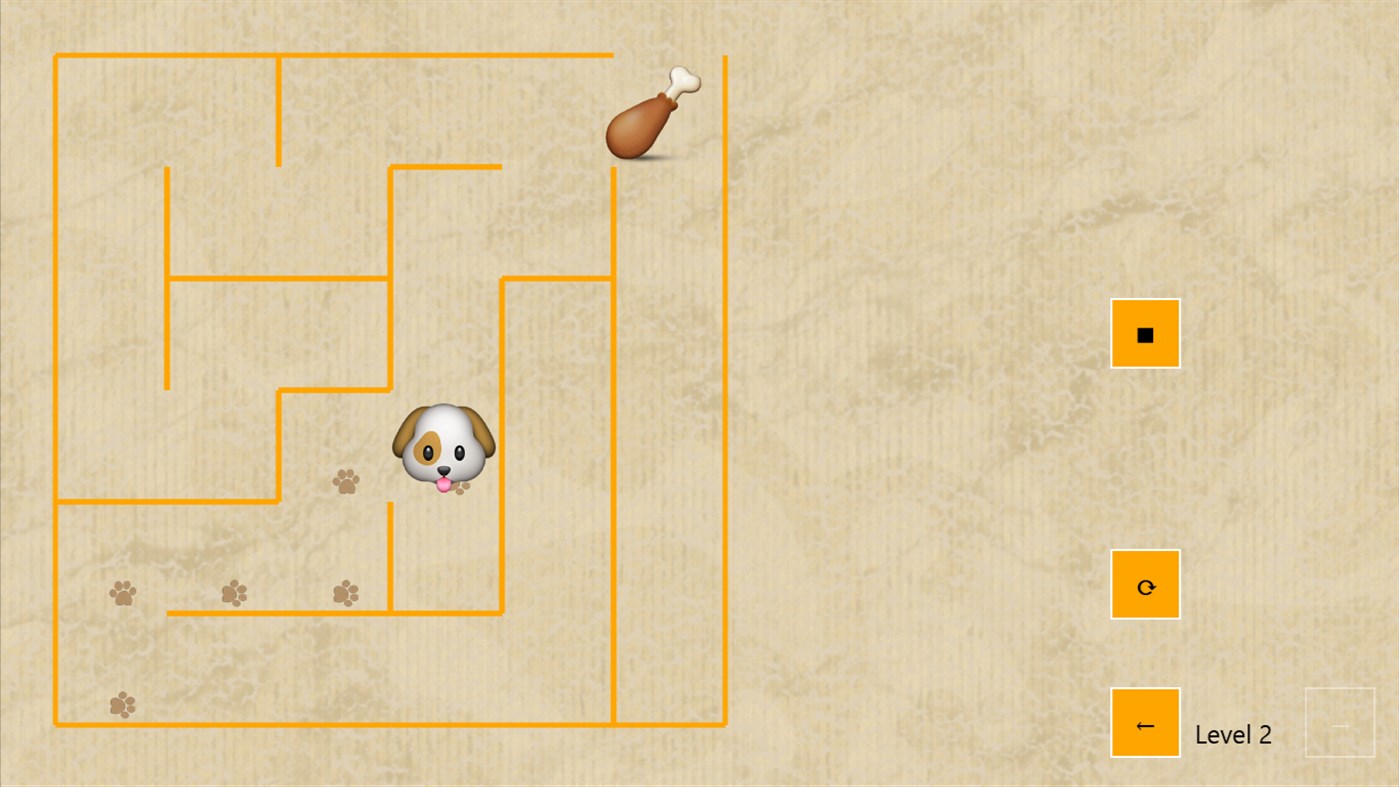Image resolution: width=1399 pixels, height=787 pixels.
Task: Click the Level 2 text label
Action: [x=1233, y=735]
